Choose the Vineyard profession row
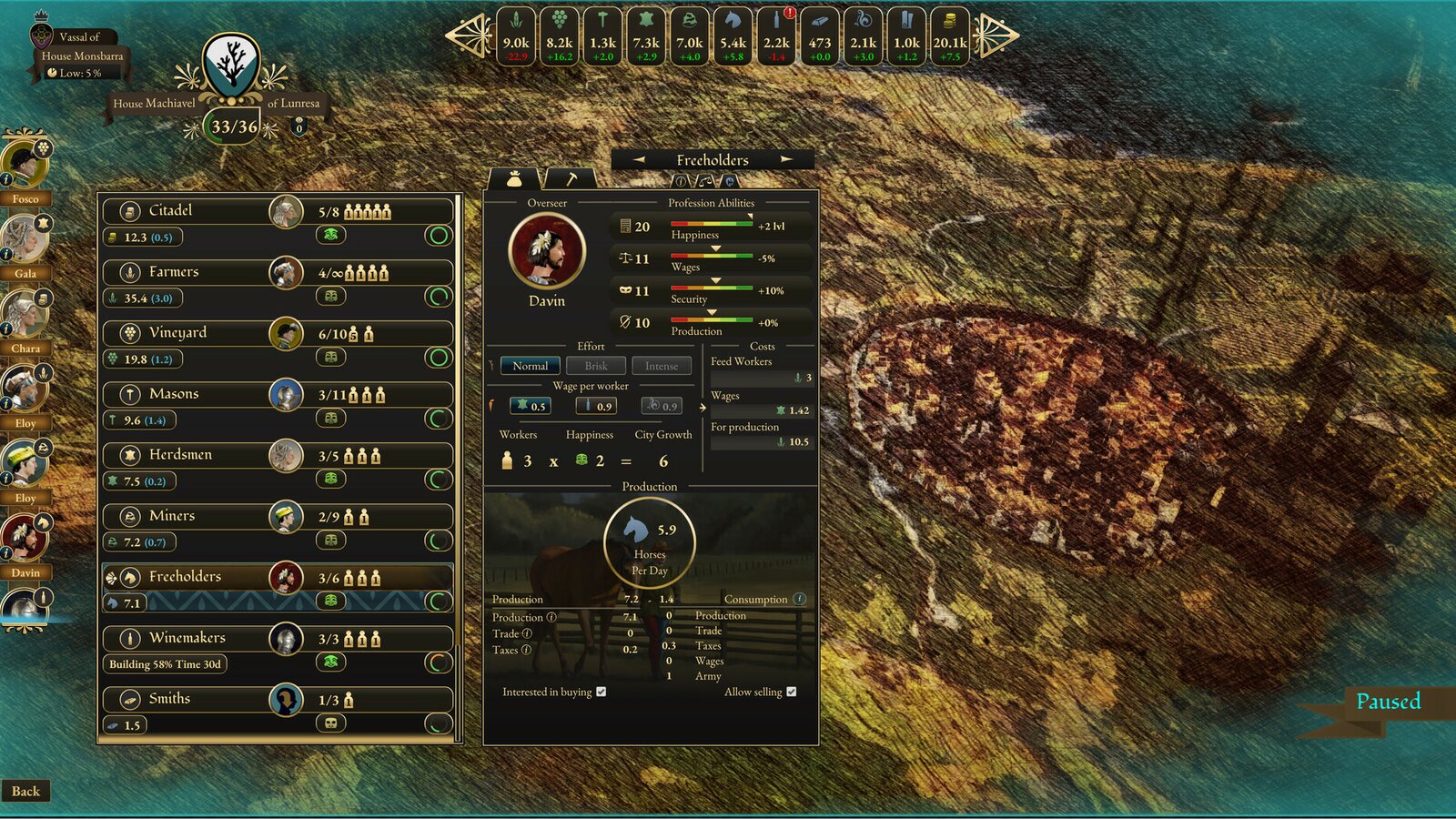1456x819 pixels. pyautogui.click(x=177, y=333)
